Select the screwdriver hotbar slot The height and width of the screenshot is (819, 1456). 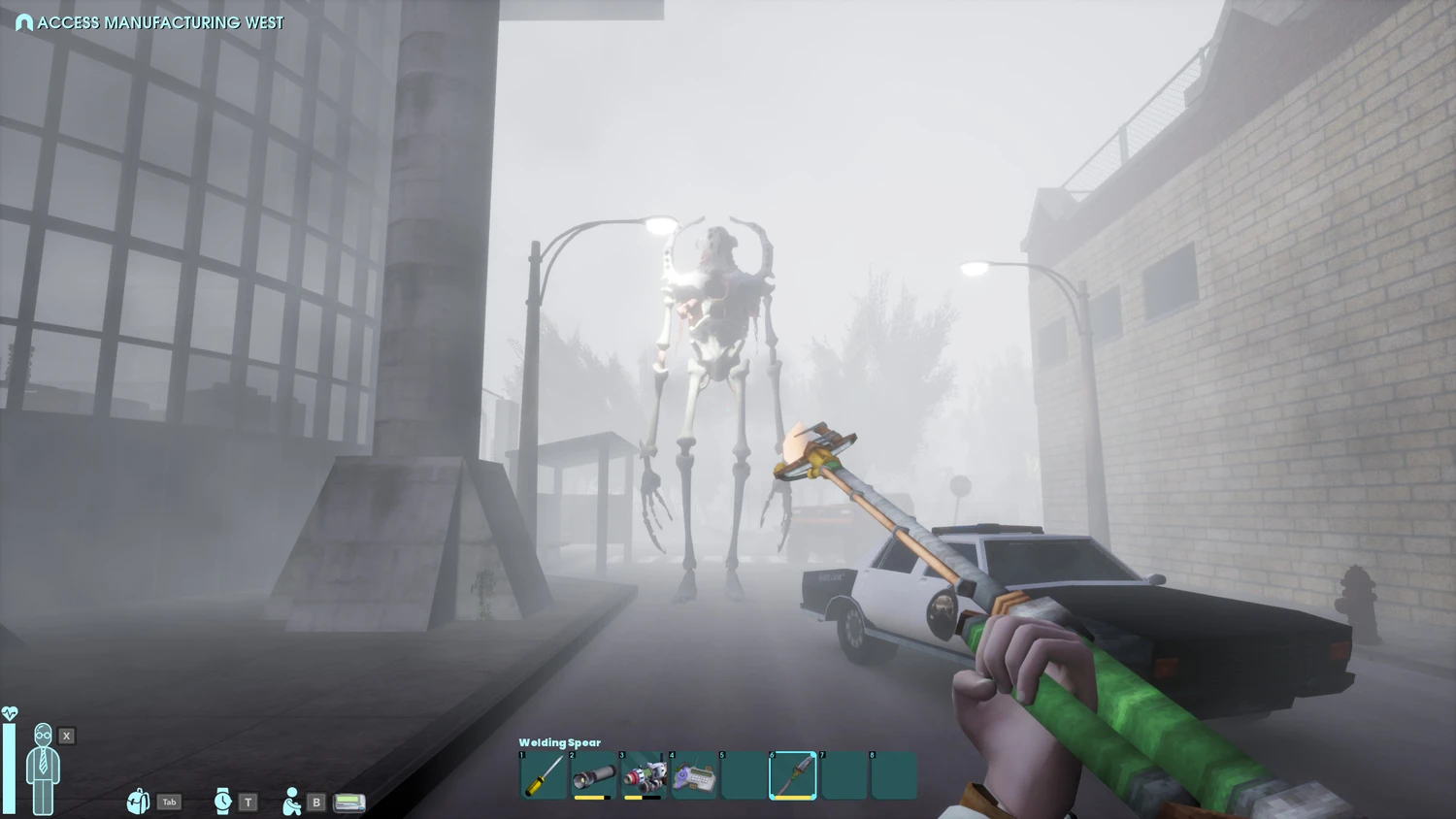[543, 775]
